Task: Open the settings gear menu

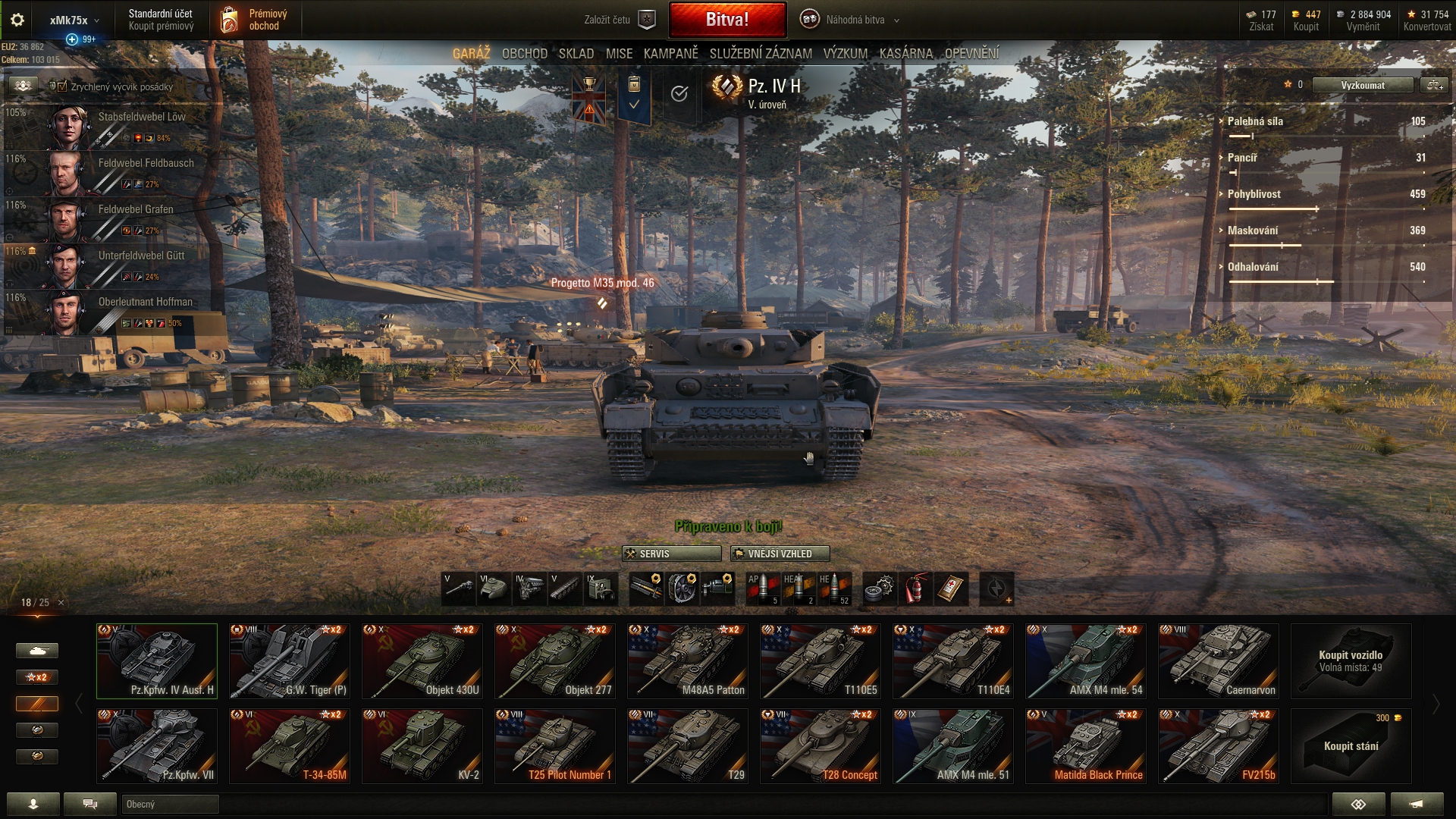Action: pos(17,20)
